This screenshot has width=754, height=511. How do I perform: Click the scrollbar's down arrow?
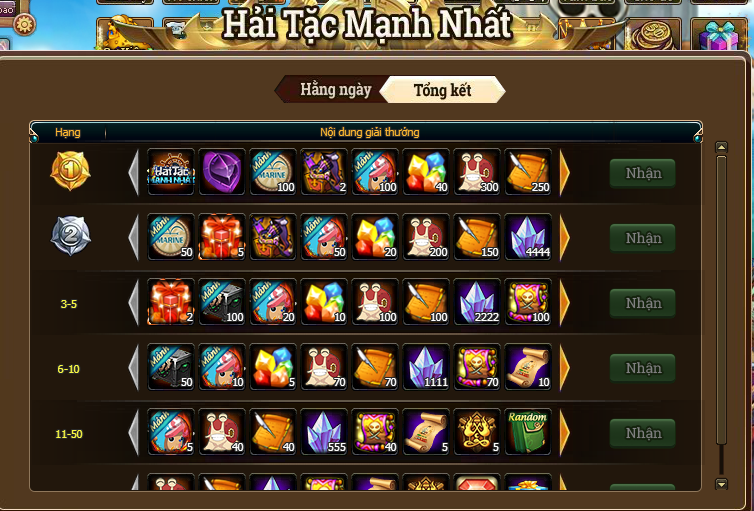722,485
